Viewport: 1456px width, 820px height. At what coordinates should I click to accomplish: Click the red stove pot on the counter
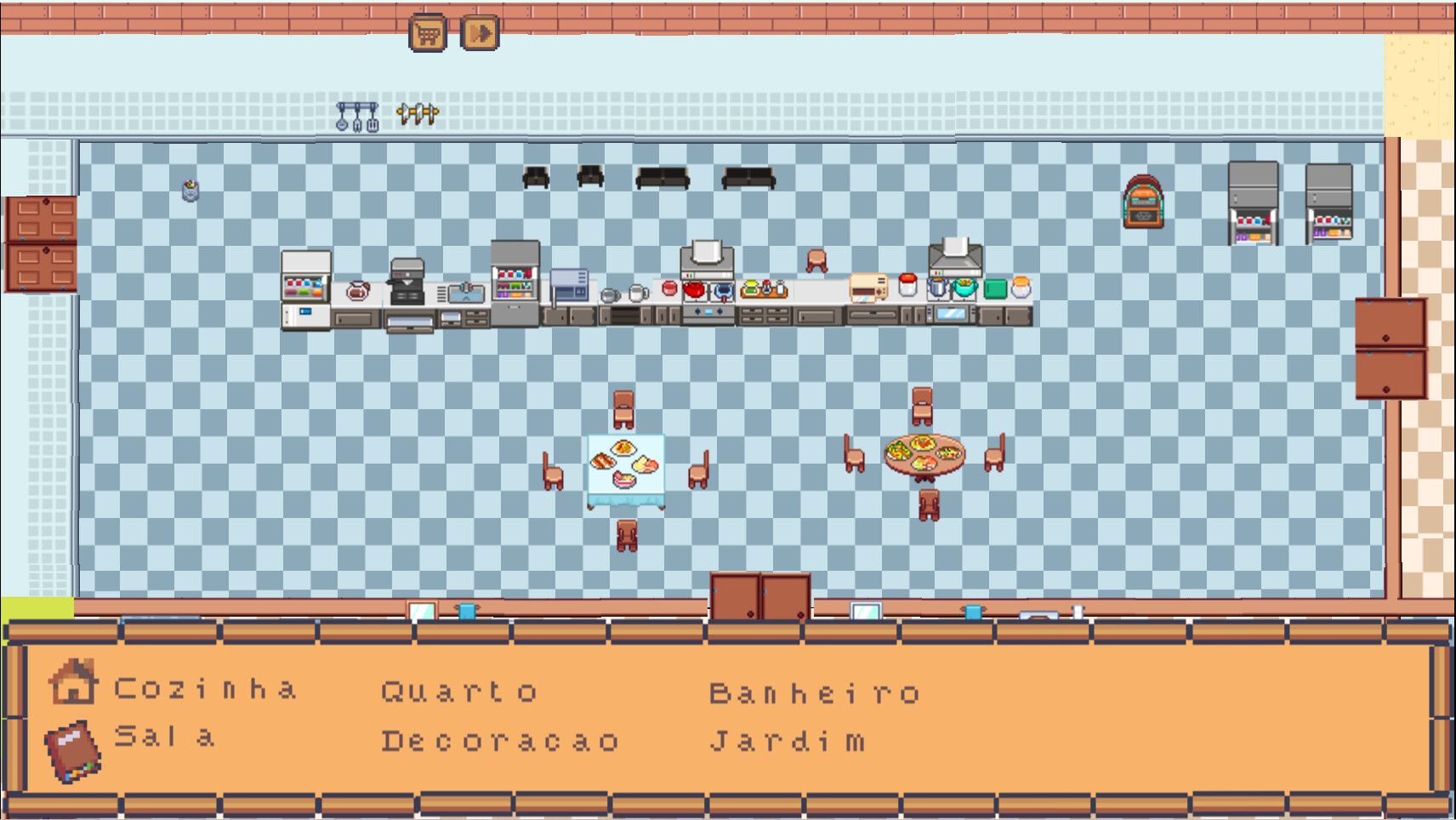(695, 289)
